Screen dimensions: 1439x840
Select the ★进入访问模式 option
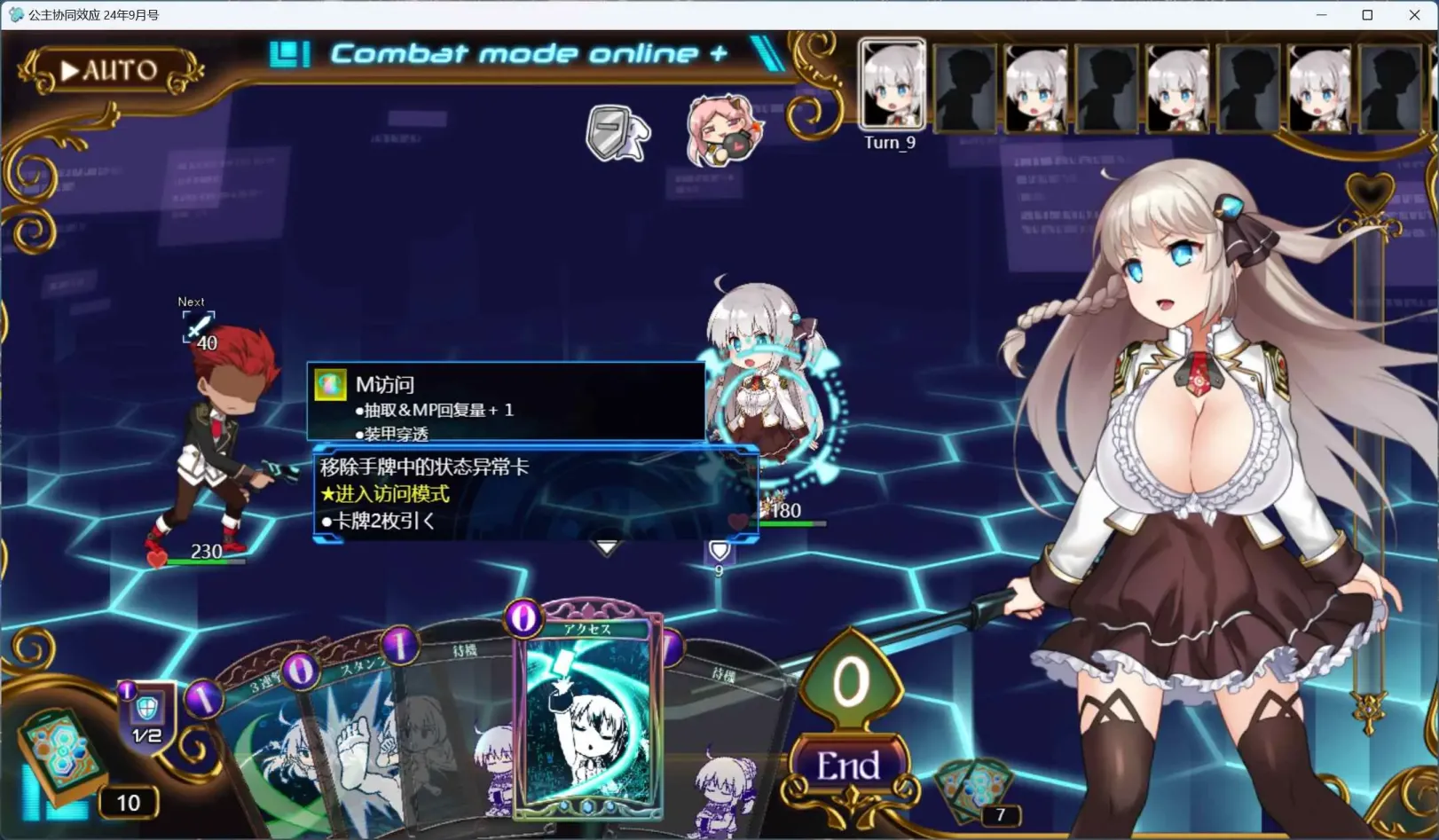386,494
